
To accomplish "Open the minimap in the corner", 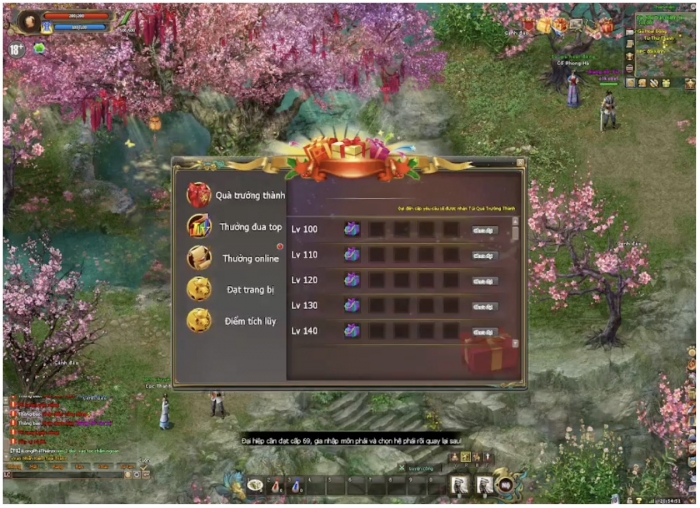I will coord(659,45).
